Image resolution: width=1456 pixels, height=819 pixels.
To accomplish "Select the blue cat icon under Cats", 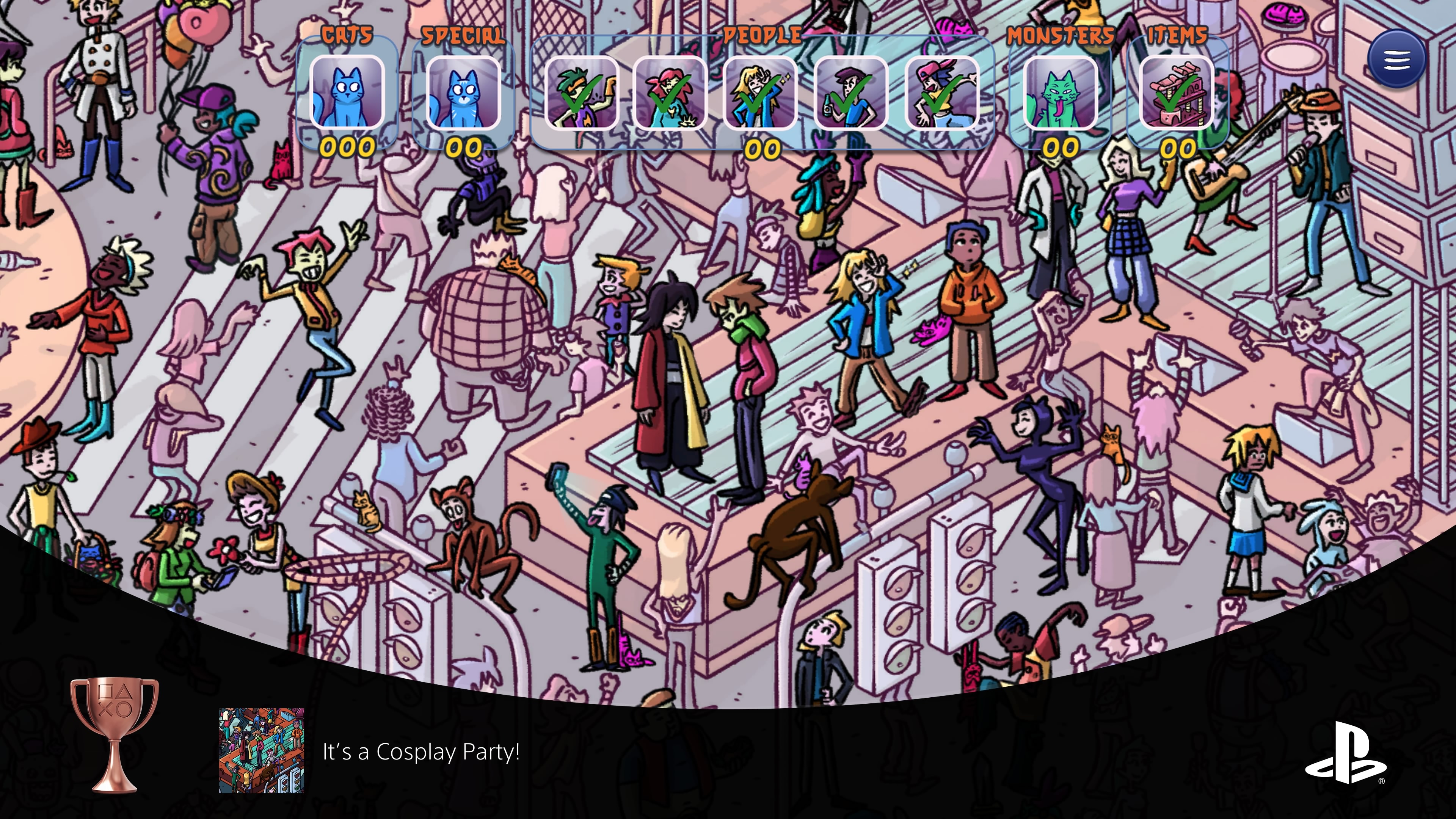I will coord(347,93).
